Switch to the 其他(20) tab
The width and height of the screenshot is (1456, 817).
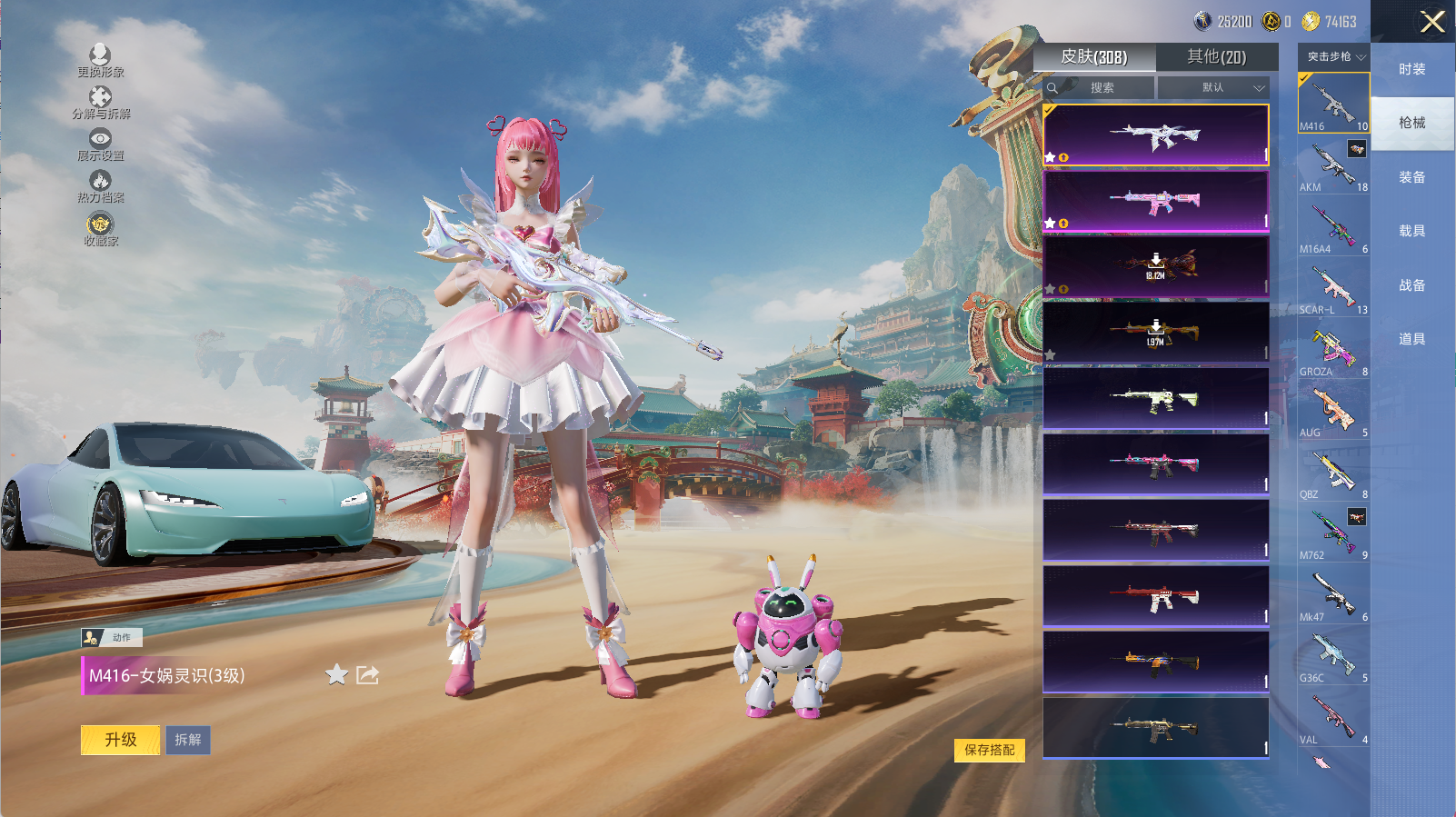coord(1216,57)
